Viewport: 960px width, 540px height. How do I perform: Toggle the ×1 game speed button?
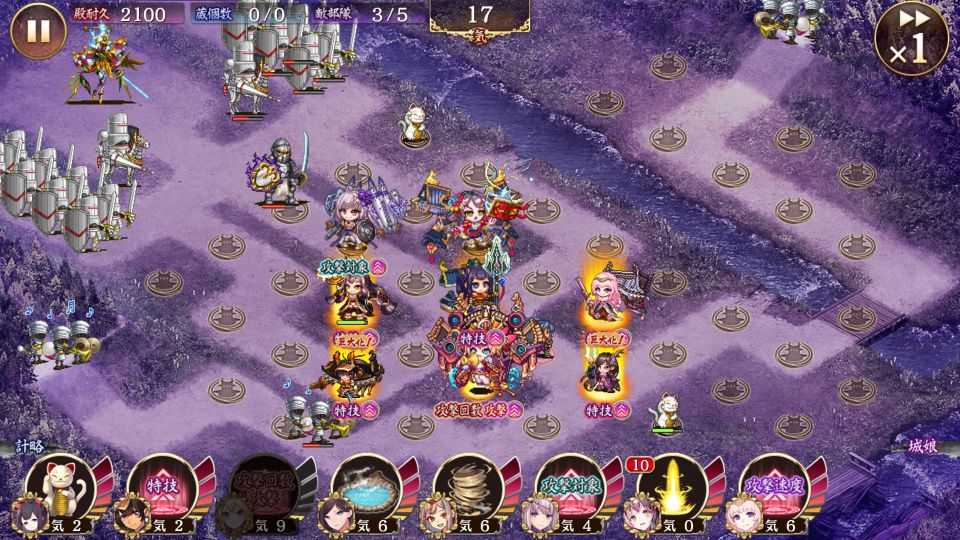(911, 37)
